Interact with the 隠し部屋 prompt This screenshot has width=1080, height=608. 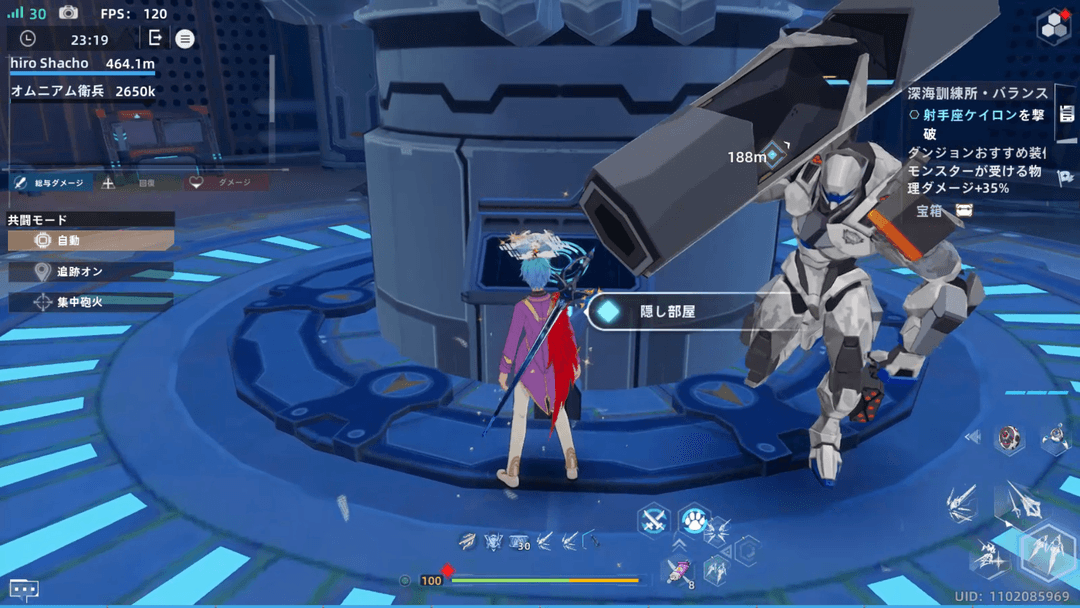pyautogui.click(x=667, y=312)
